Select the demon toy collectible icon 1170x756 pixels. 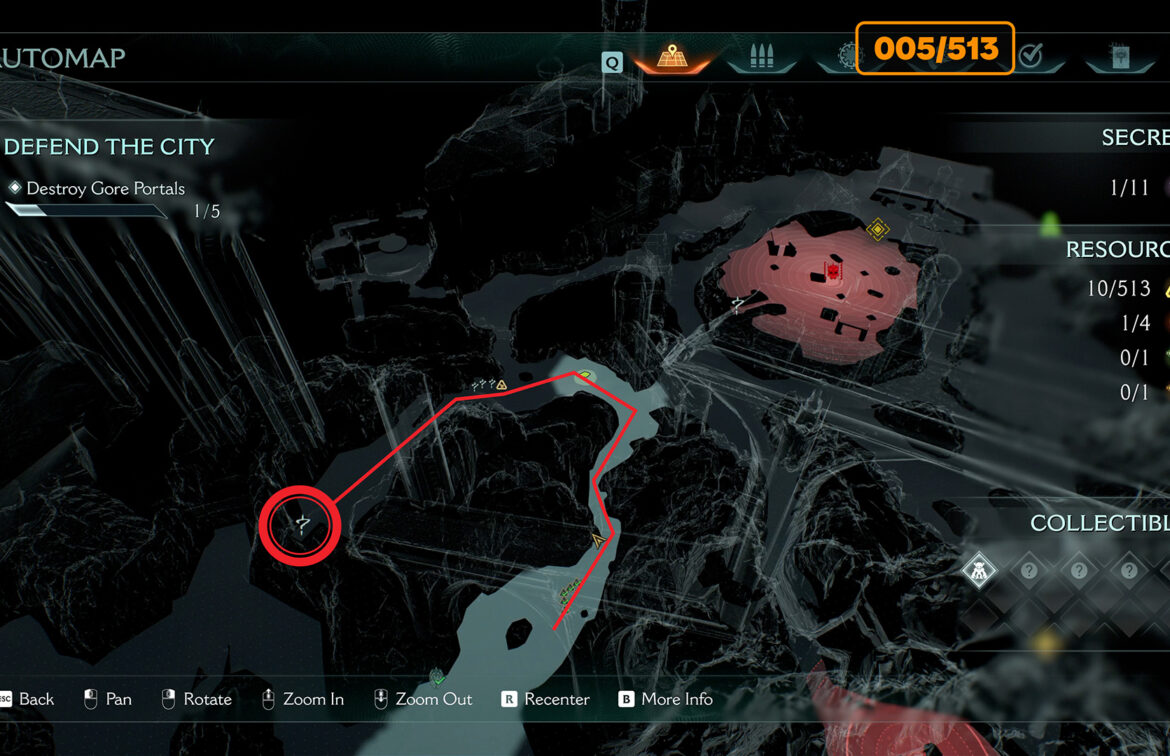(977, 571)
